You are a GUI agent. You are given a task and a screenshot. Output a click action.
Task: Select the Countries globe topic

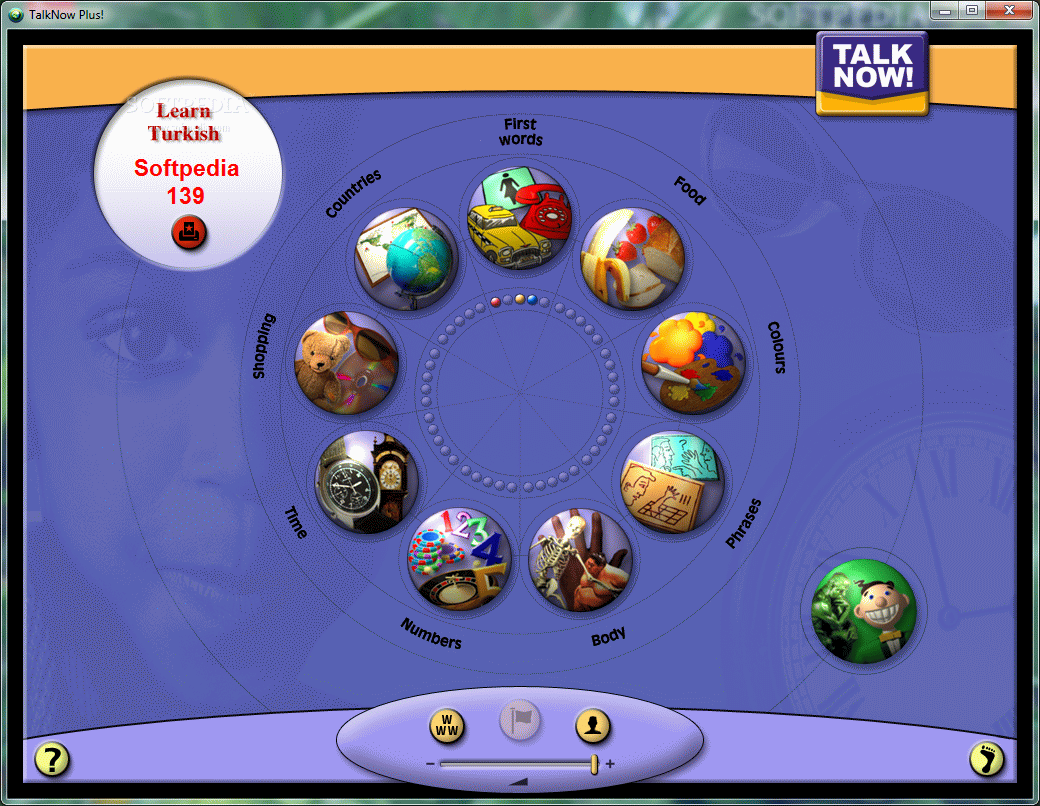click(x=405, y=260)
